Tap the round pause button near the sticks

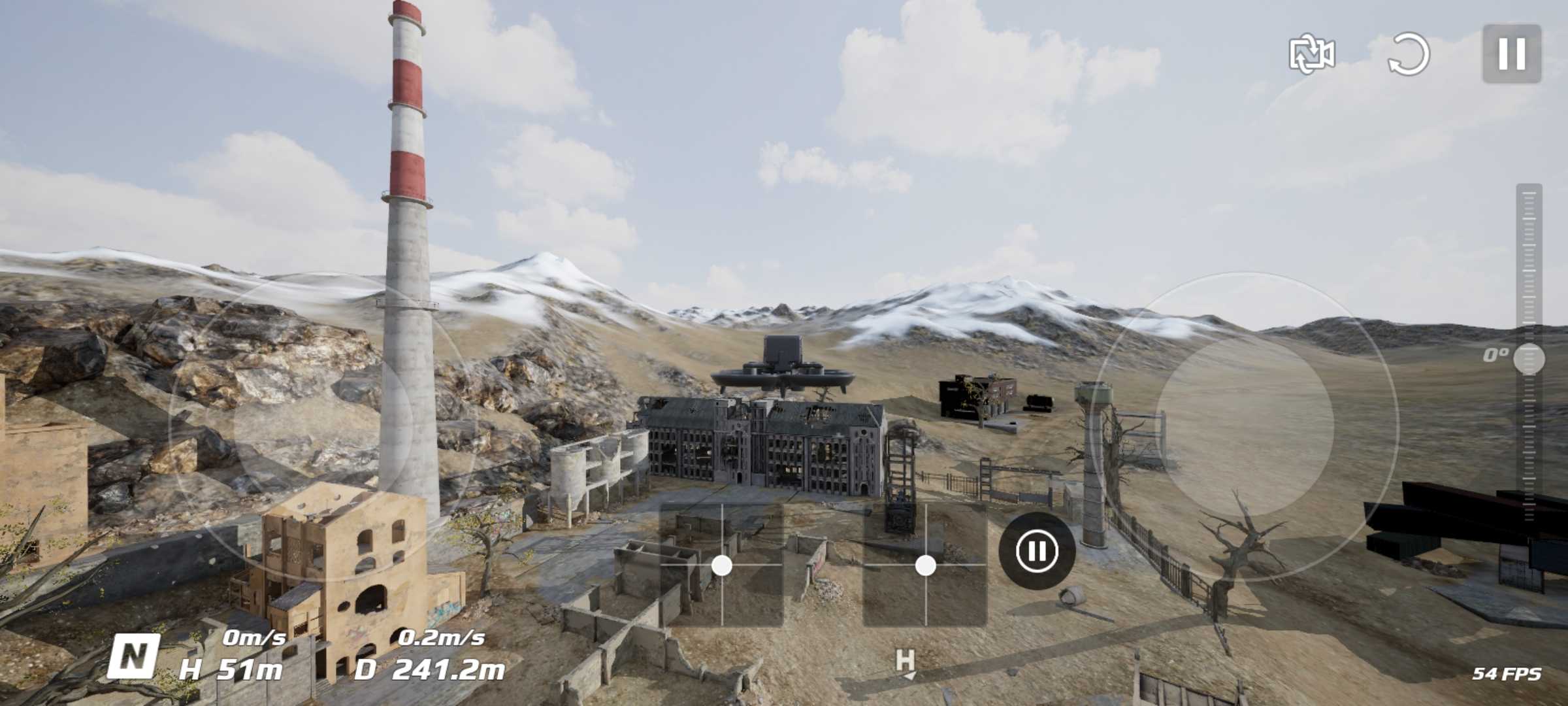[x=1037, y=550]
